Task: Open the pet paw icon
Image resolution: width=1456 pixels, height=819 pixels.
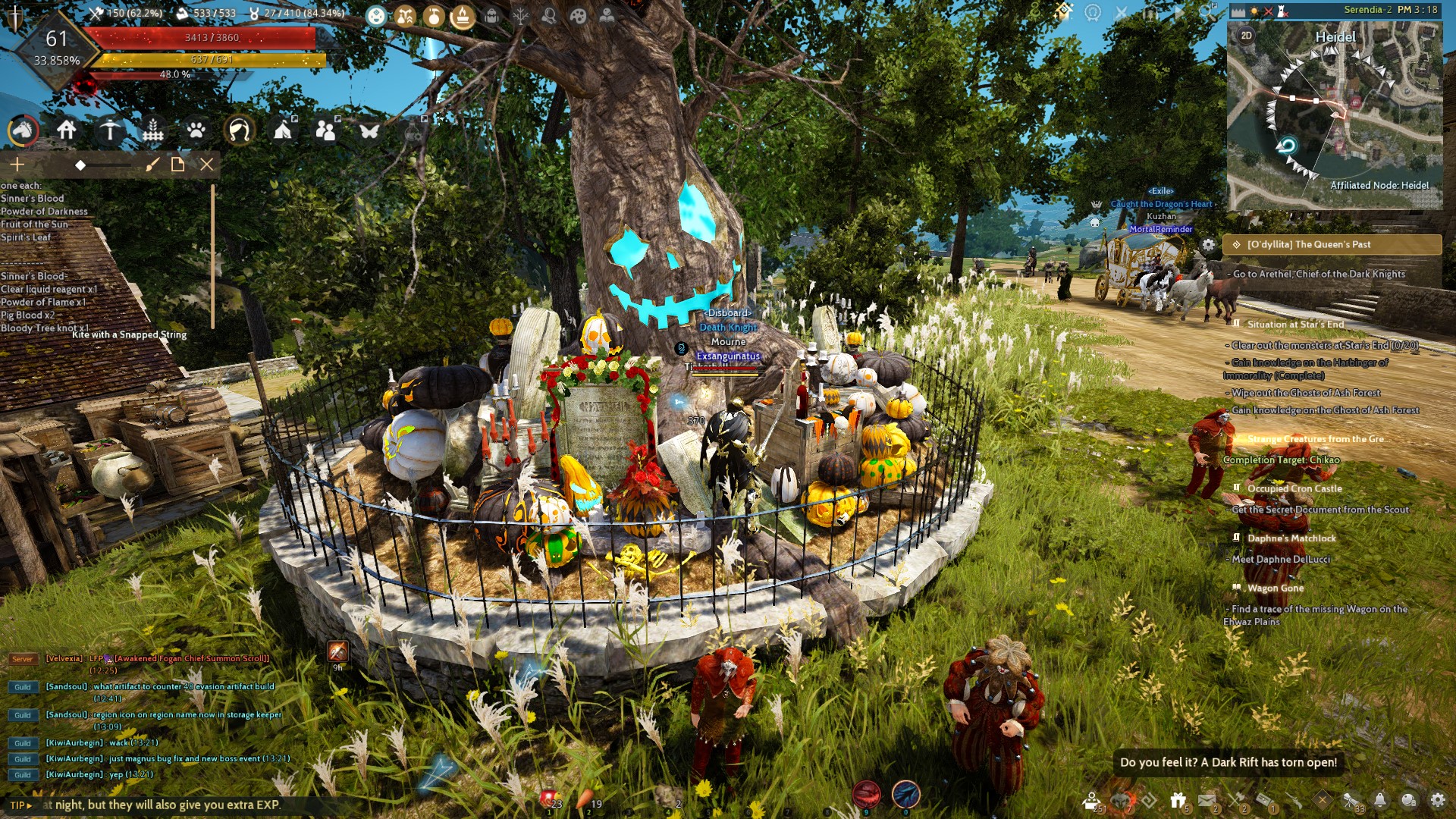Action: click(x=196, y=131)
